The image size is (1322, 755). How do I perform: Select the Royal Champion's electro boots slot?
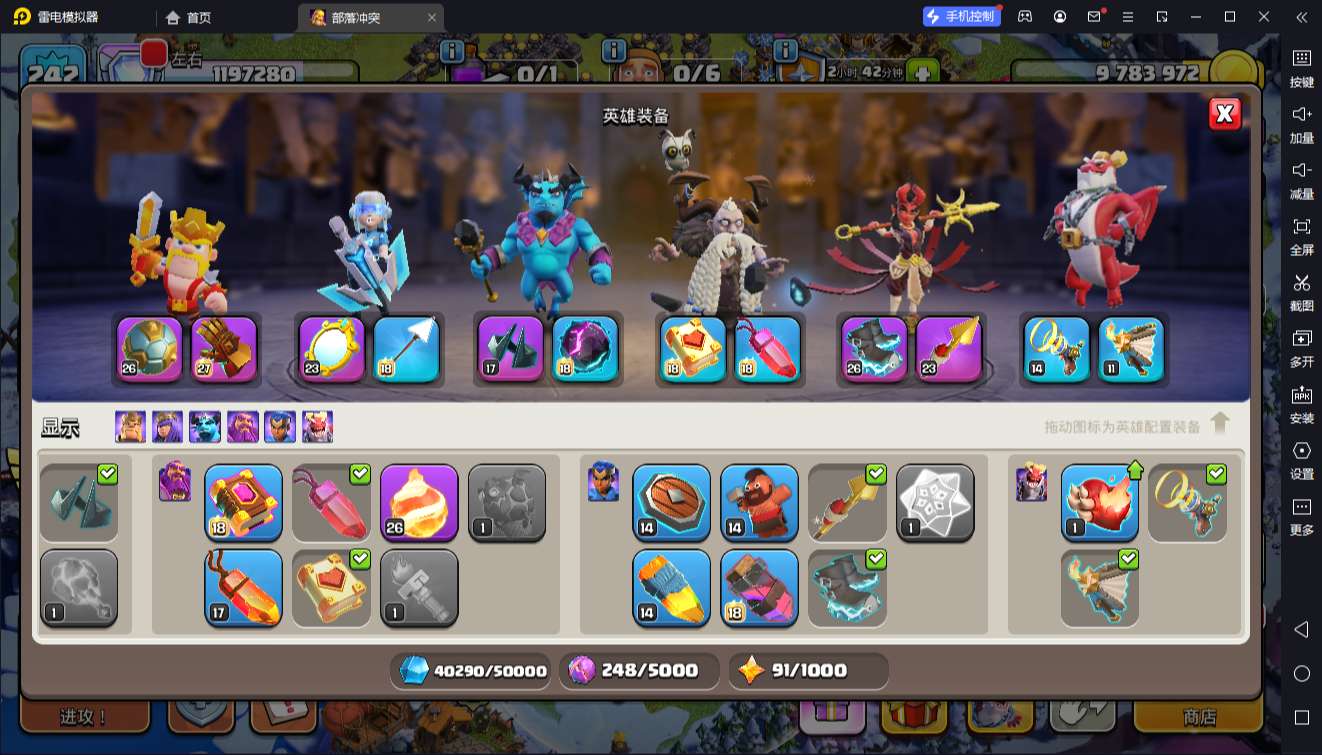(x=874, y=349)
